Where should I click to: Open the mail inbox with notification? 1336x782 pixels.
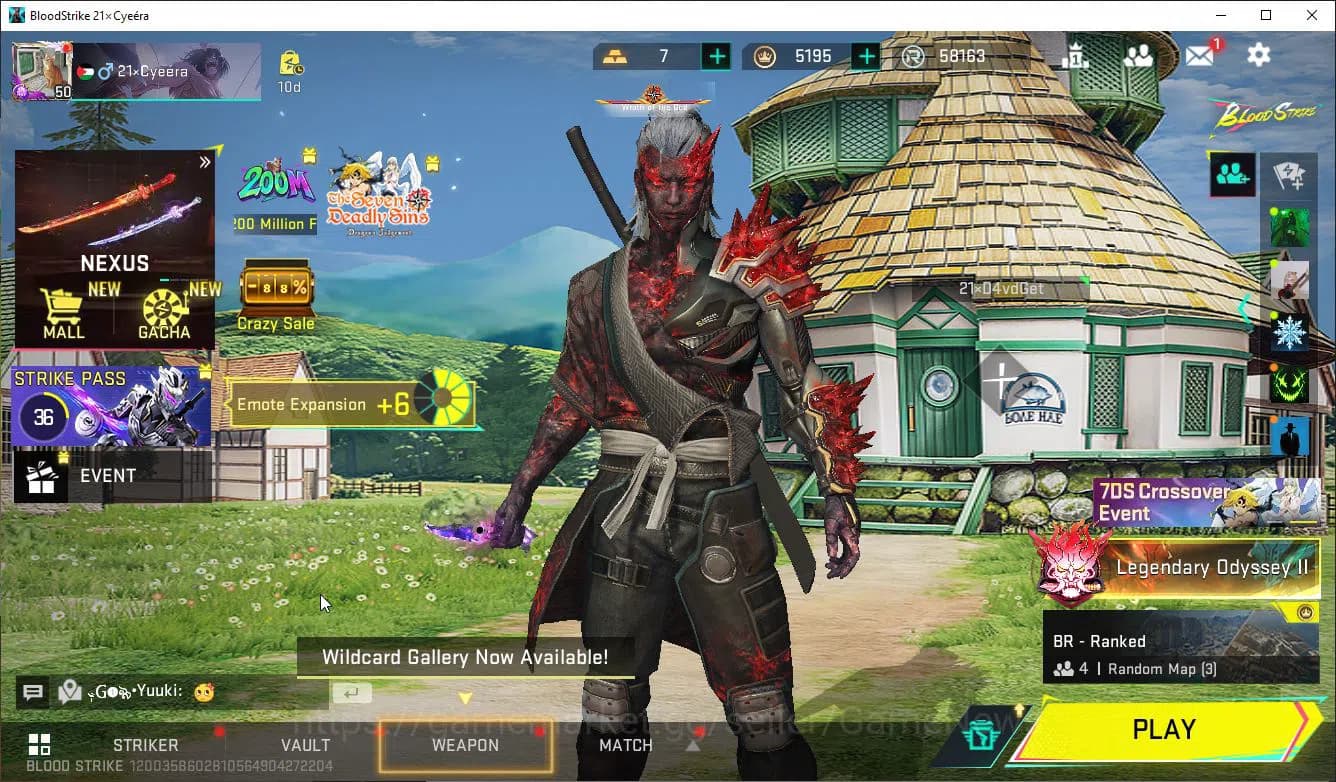pos(1201,56)
